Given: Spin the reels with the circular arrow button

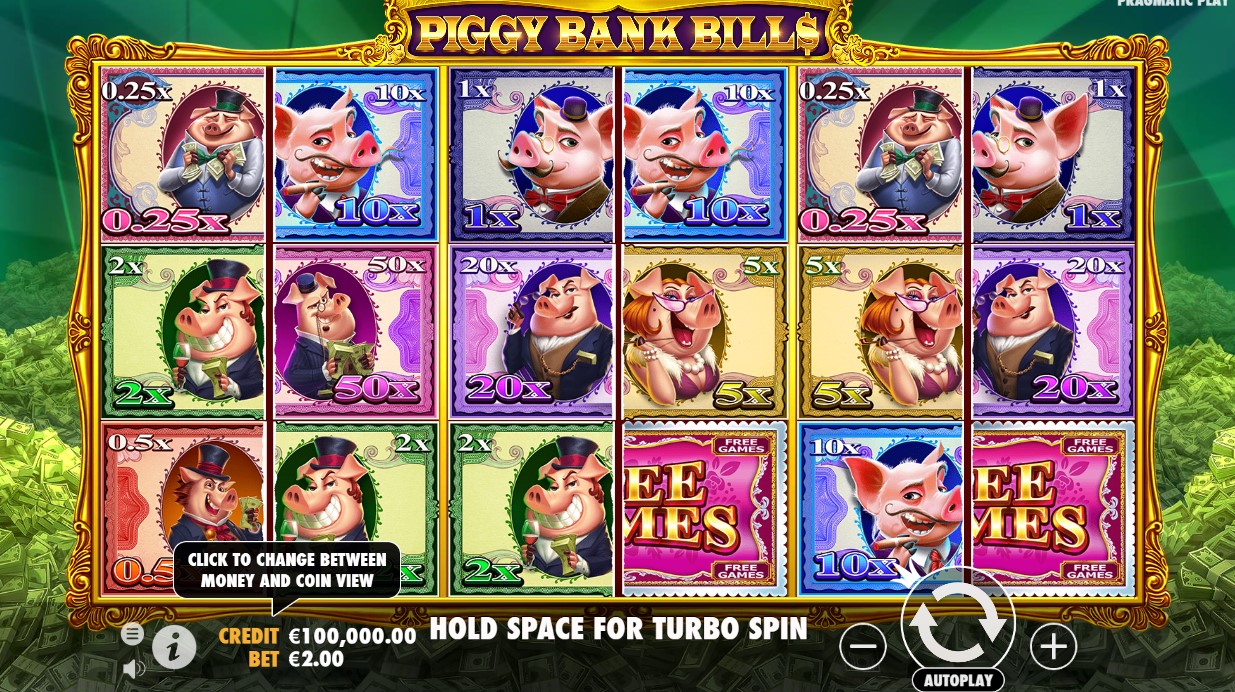Looking at the screenshot, I should (957, 621).
